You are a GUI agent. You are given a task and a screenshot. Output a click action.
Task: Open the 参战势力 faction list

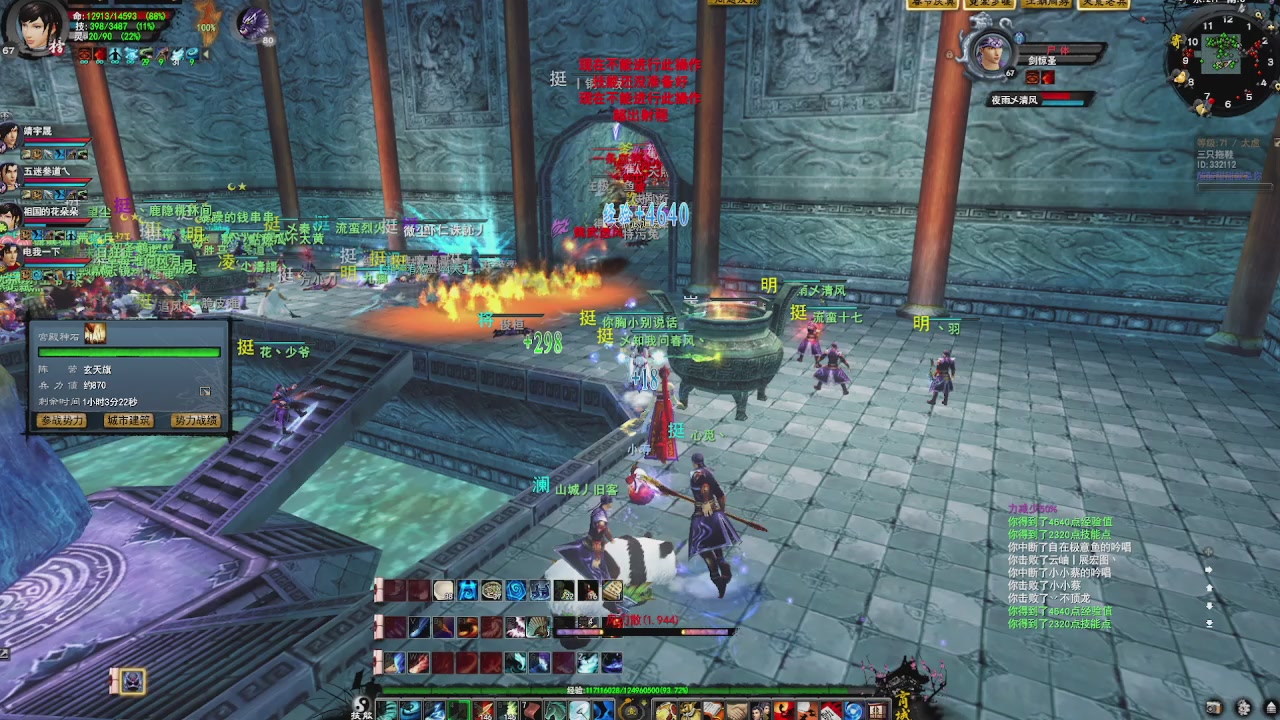point(62,421)
